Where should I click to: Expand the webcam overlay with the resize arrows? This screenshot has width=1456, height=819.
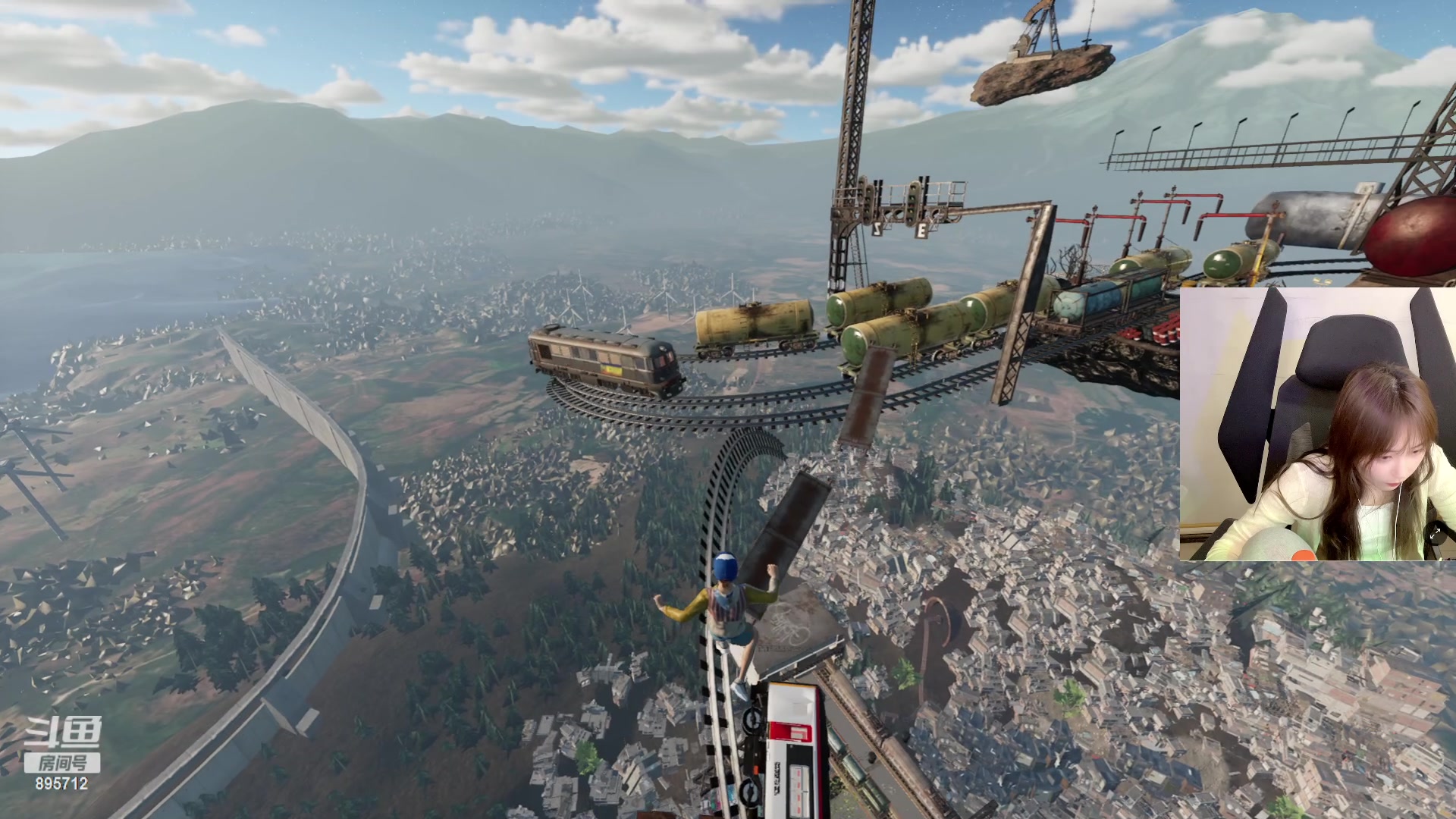click(1436, 535)
